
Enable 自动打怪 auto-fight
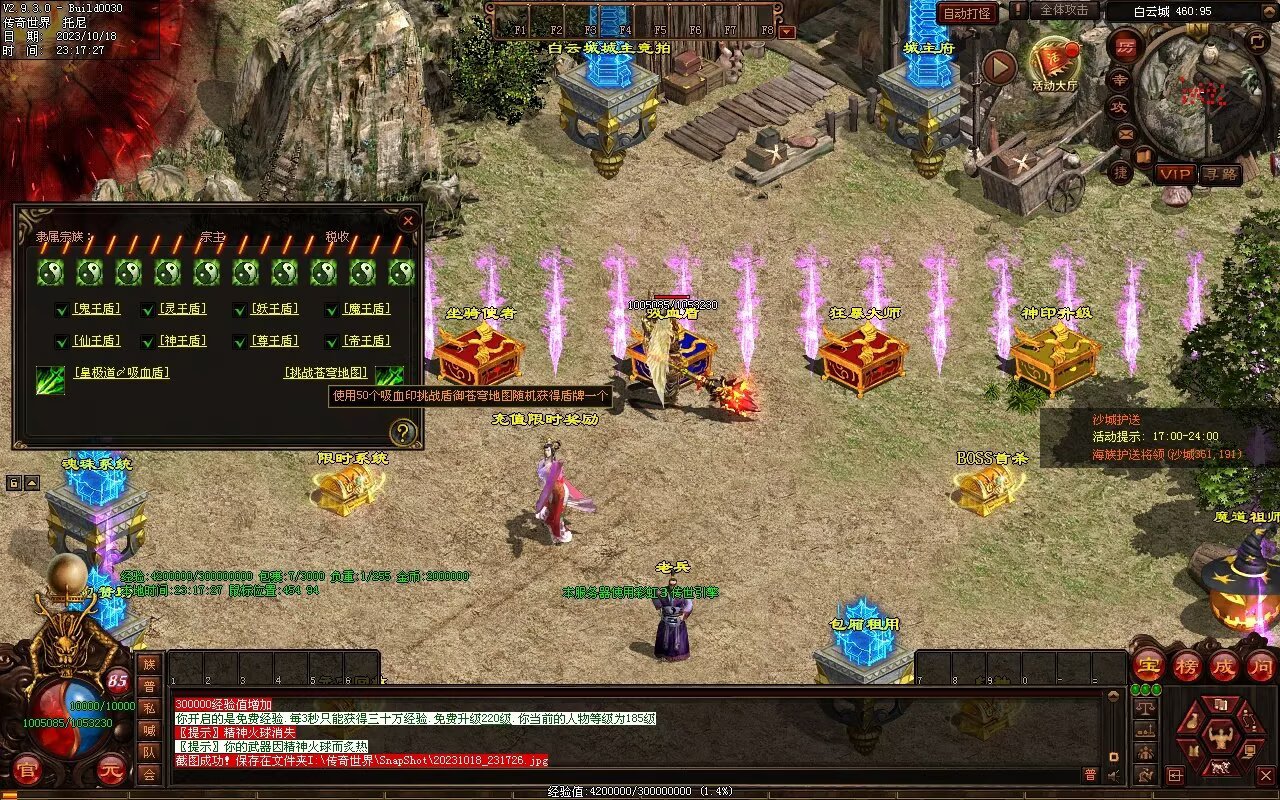(x=967, y=13)
